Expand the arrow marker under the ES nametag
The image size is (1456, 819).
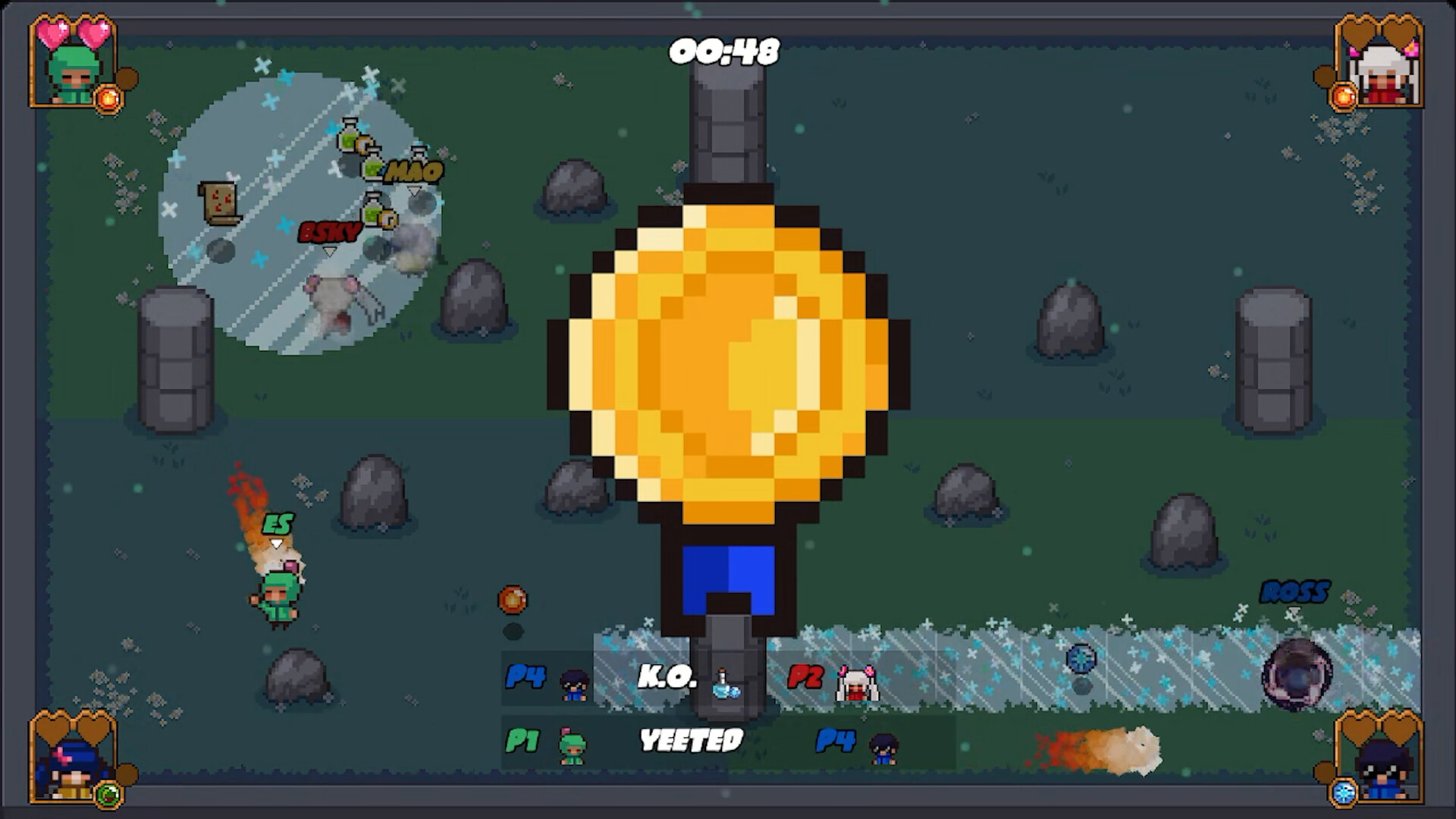(x=275, y=543)
